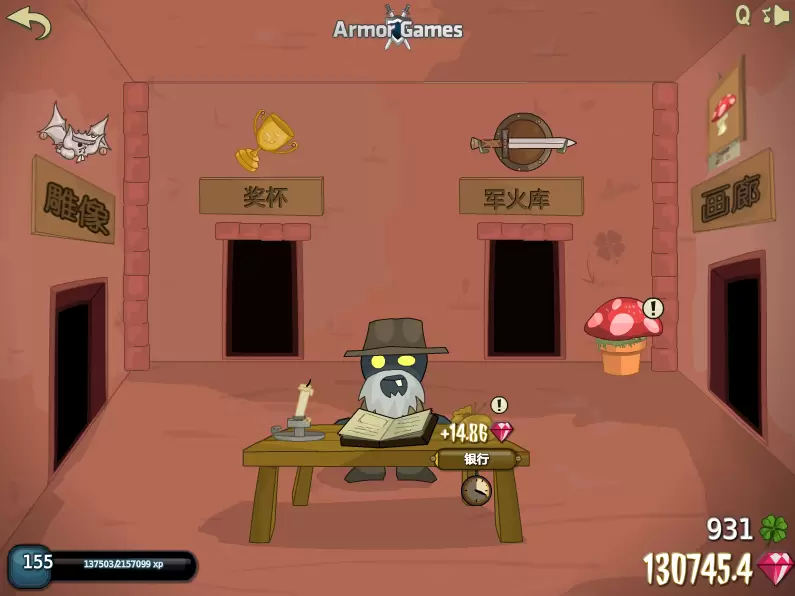
Task: Click the pocket watch under the bank
Action: coord(476,490)
